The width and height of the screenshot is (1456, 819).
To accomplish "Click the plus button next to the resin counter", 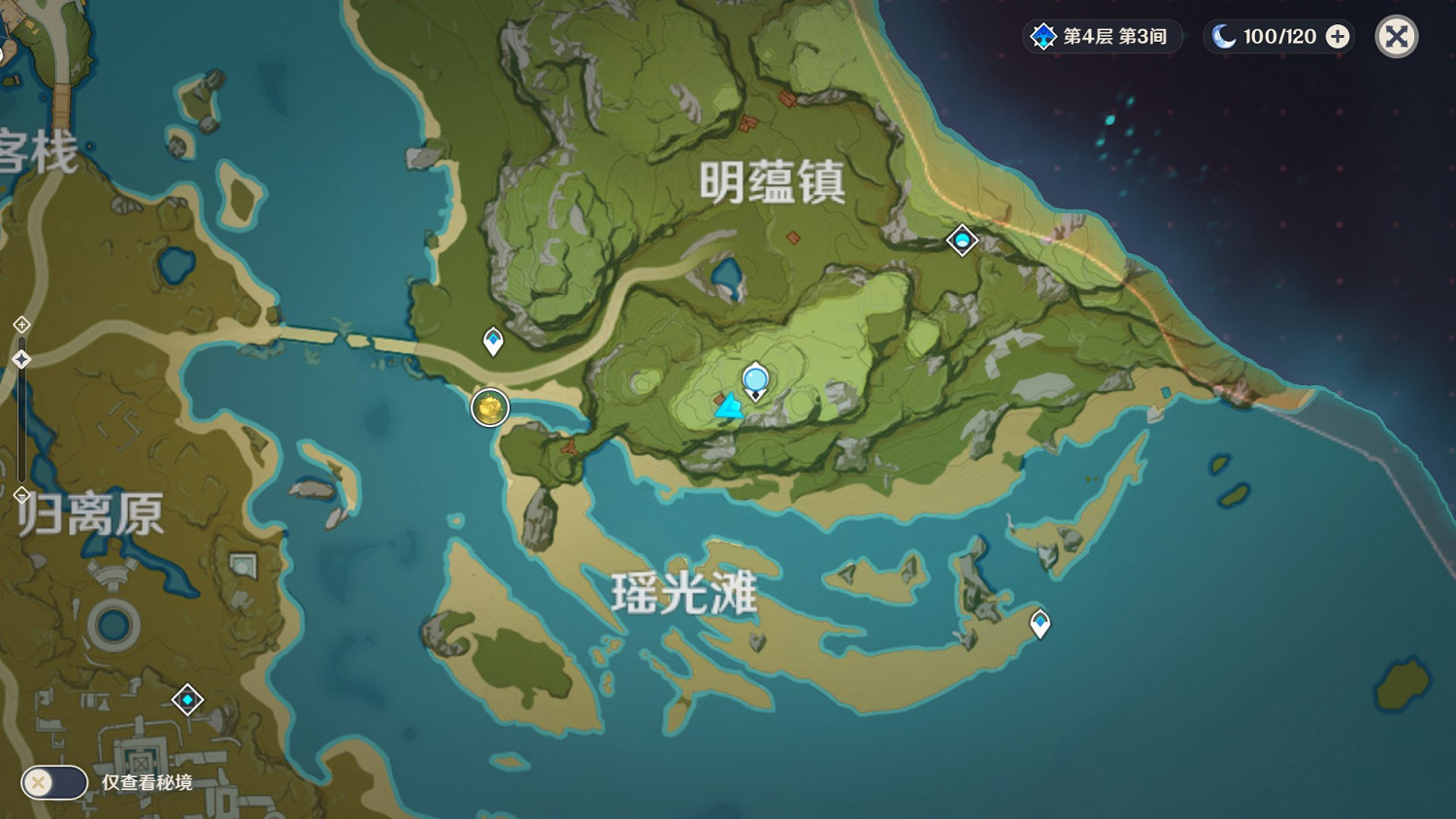I will click(x=1338, y=37).
